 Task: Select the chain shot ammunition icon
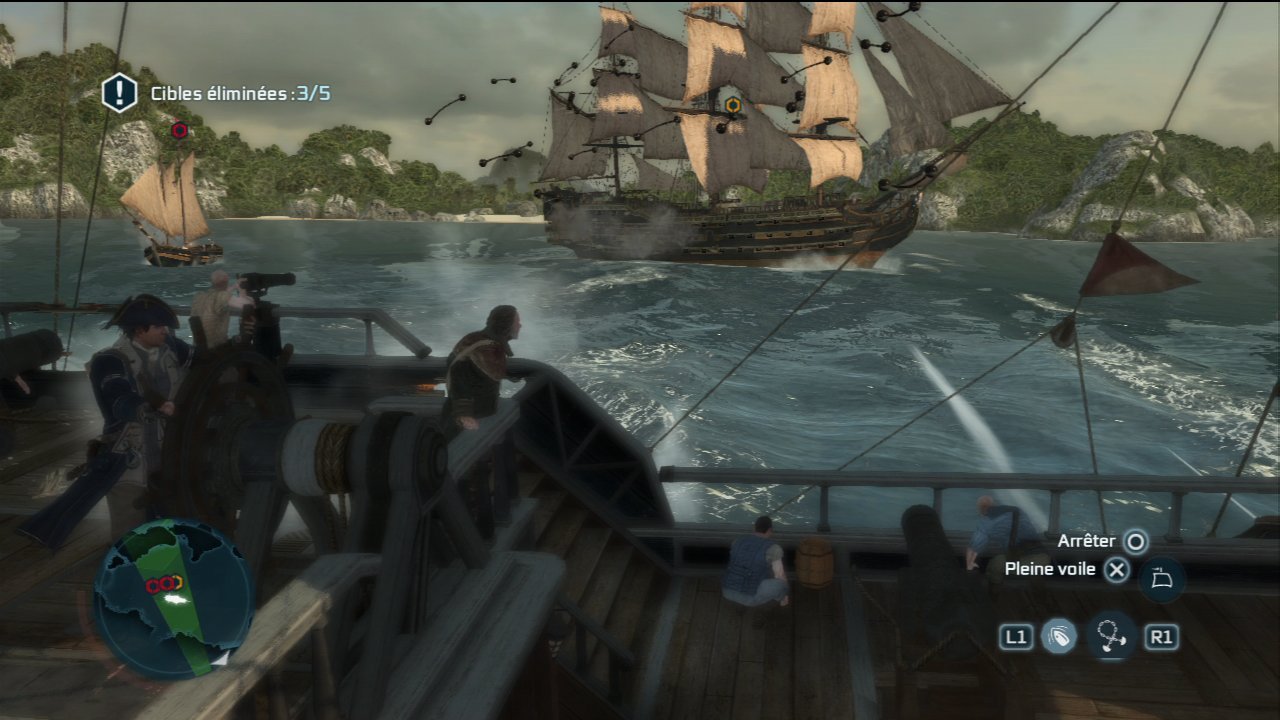(x=1110, y=637)
